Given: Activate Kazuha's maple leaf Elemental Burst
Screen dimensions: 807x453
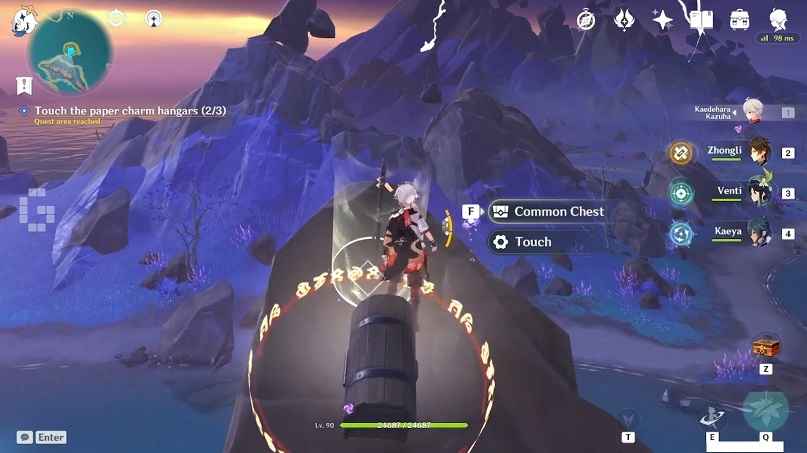Looking at the screenshot, I should (x=765, y=410).
